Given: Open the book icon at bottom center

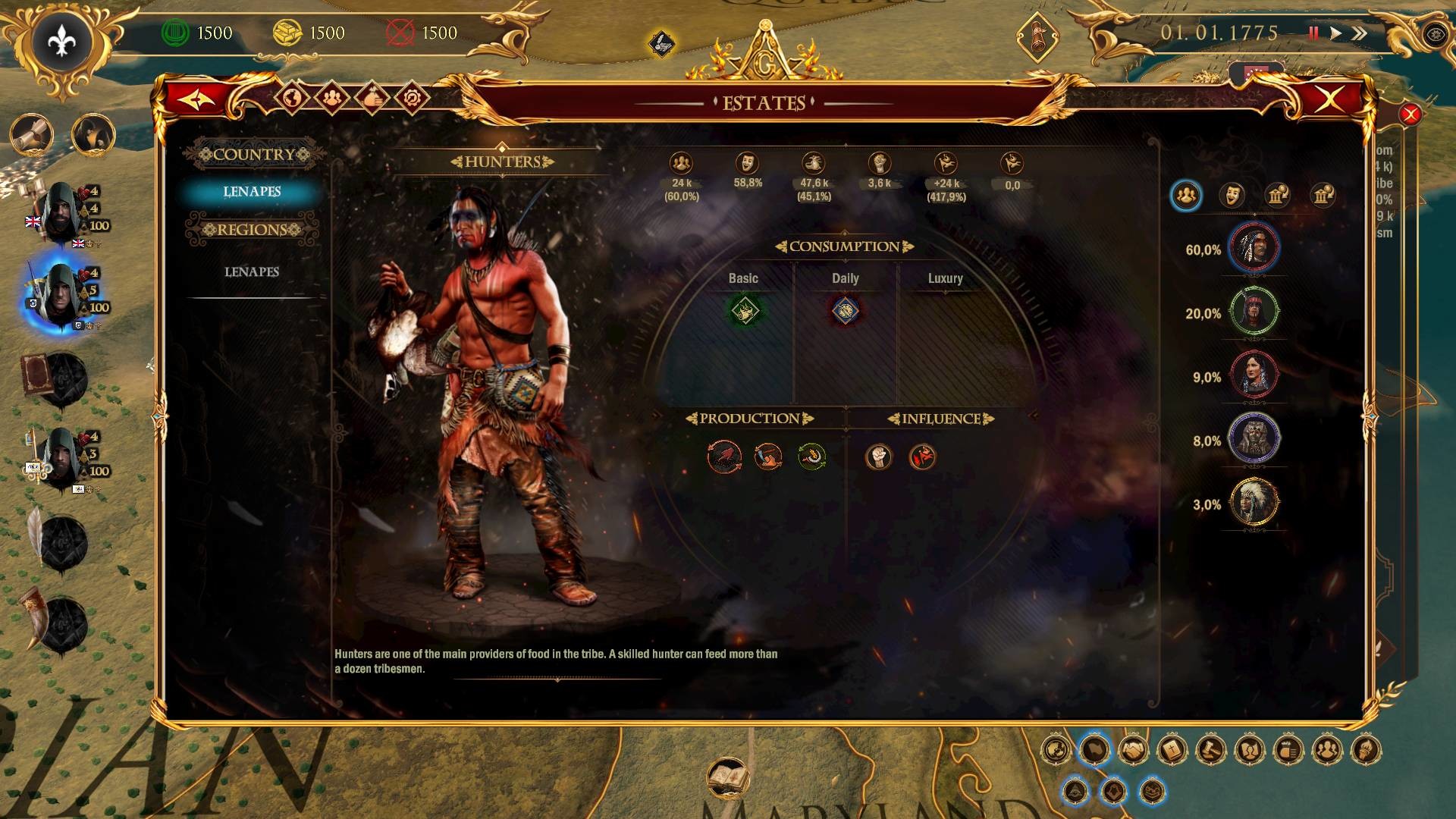Looking at the screenshot, I should pyautogui.click(x=728, y=778).
